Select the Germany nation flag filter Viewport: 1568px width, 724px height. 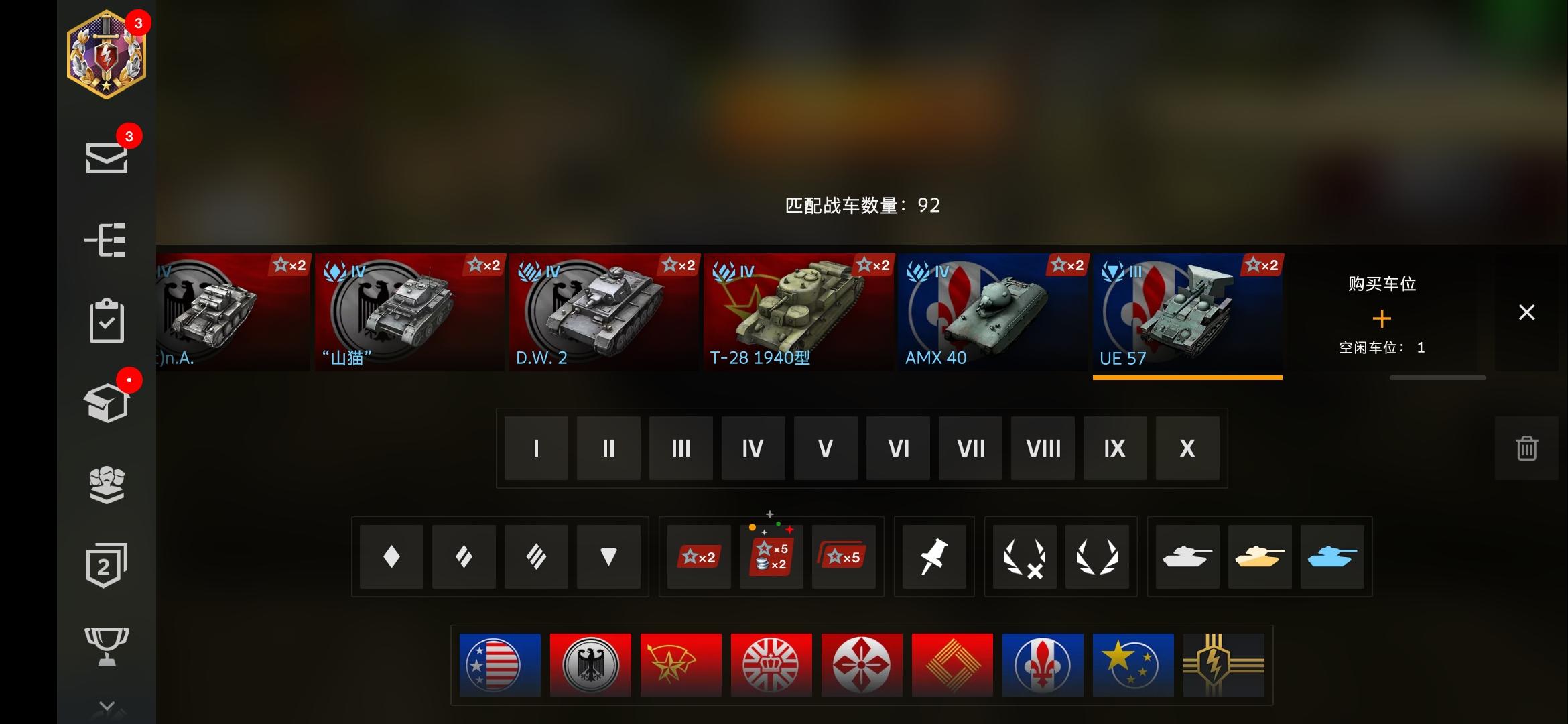[x=590, y=665]
